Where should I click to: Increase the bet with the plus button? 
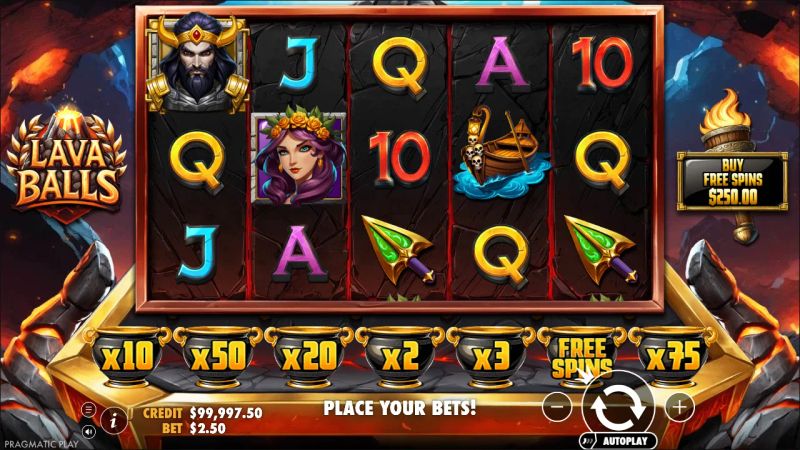click(x=679, y=407)
